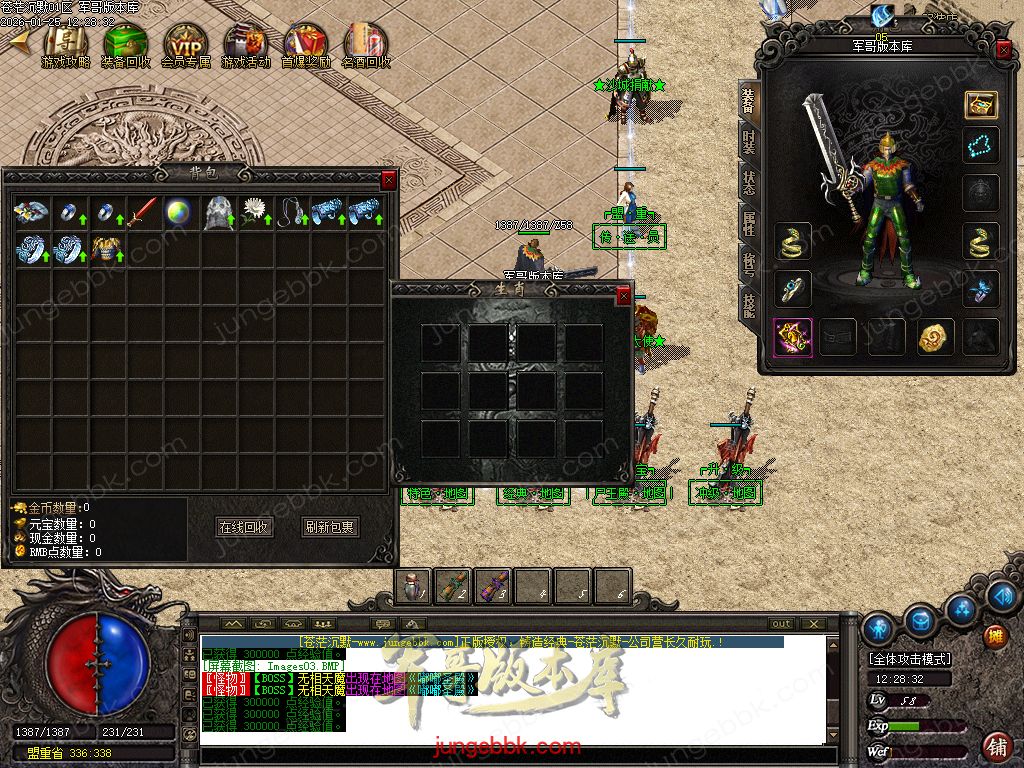The image size is (1024, 768).
Task: Select the white flower item in the backpack
Action: tap(256, 212)
